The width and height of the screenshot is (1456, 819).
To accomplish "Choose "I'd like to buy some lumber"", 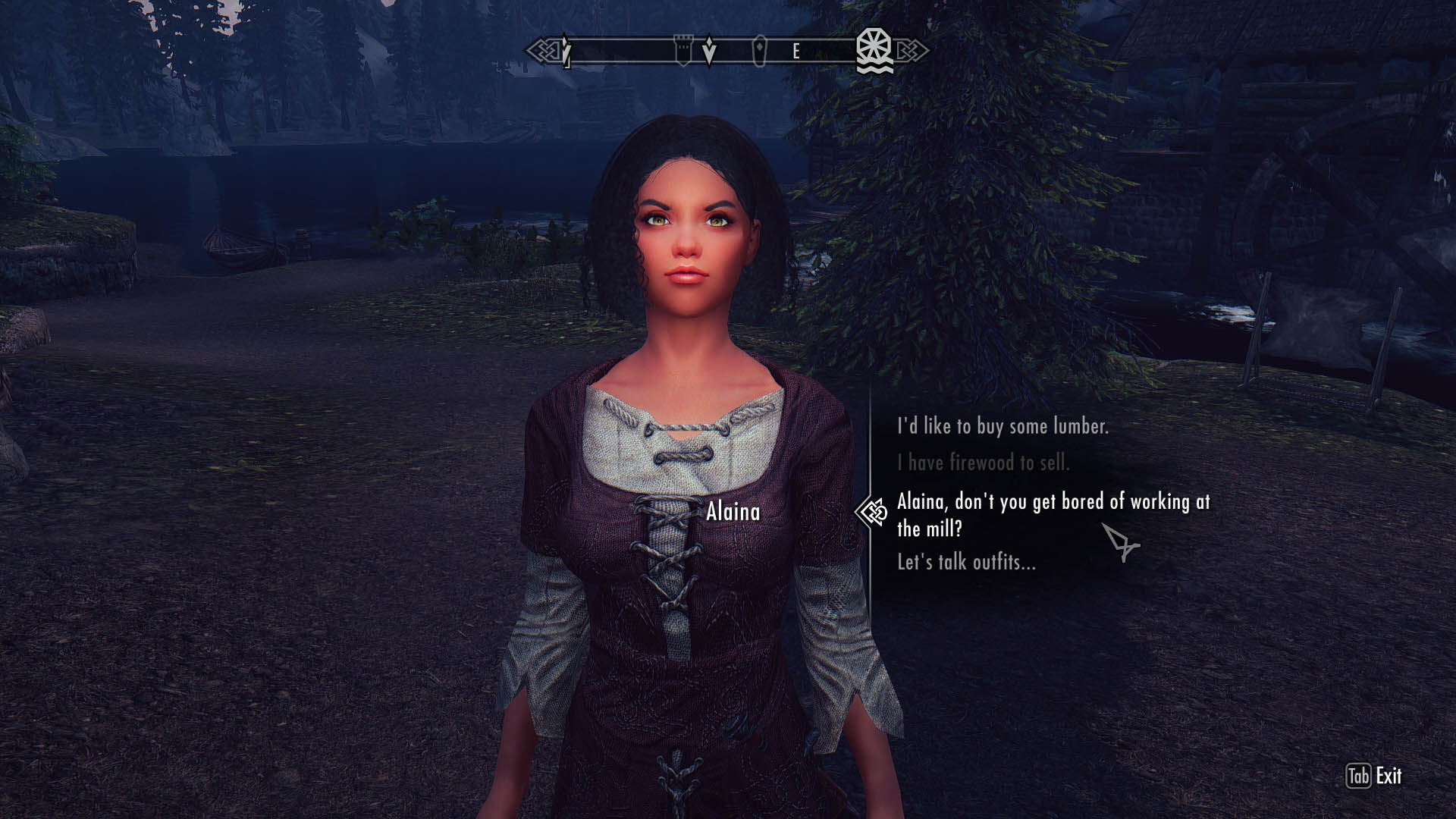I will (x=1003, y=426).
